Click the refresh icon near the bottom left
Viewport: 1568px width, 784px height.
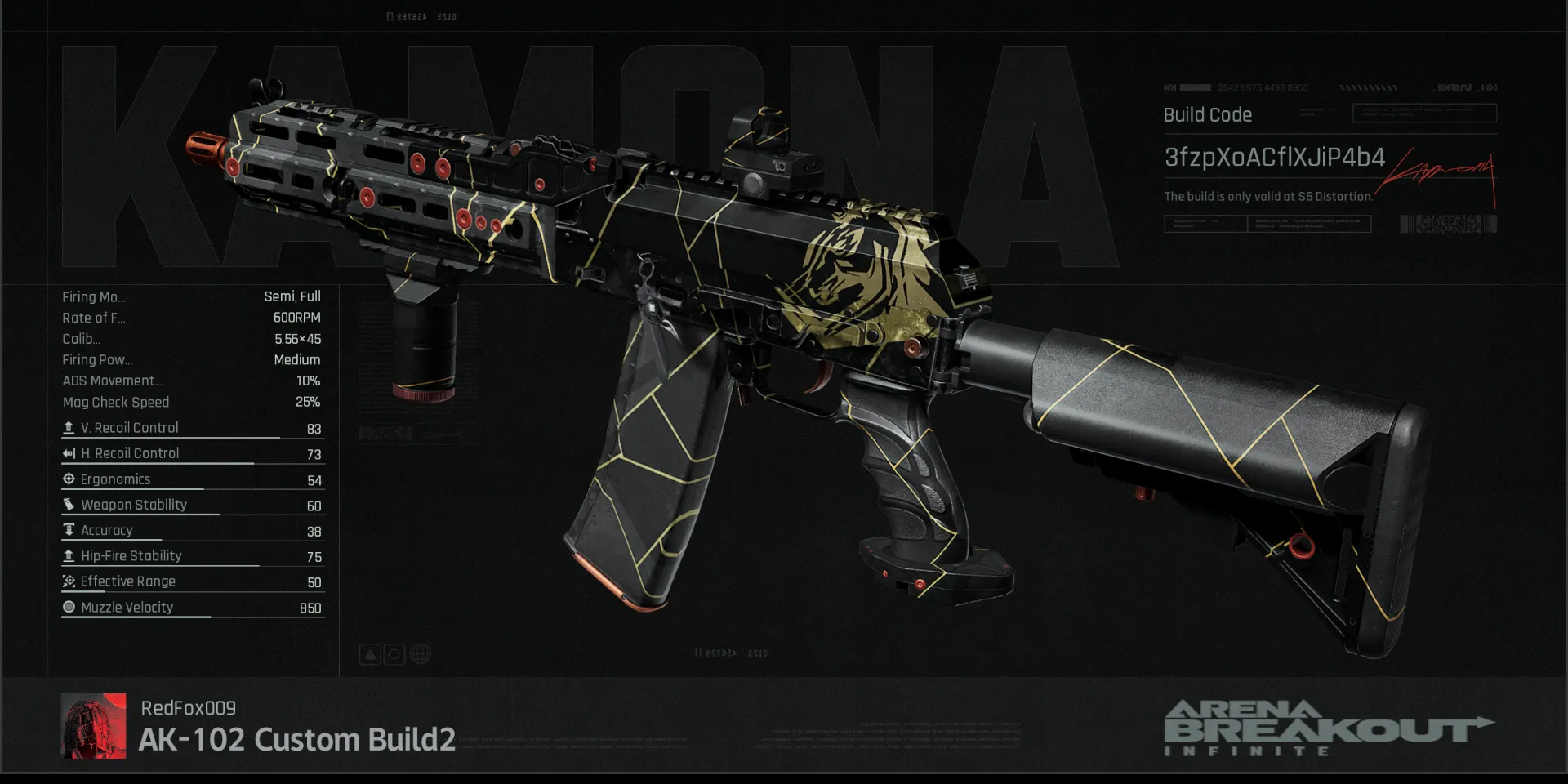coord(394,653)
